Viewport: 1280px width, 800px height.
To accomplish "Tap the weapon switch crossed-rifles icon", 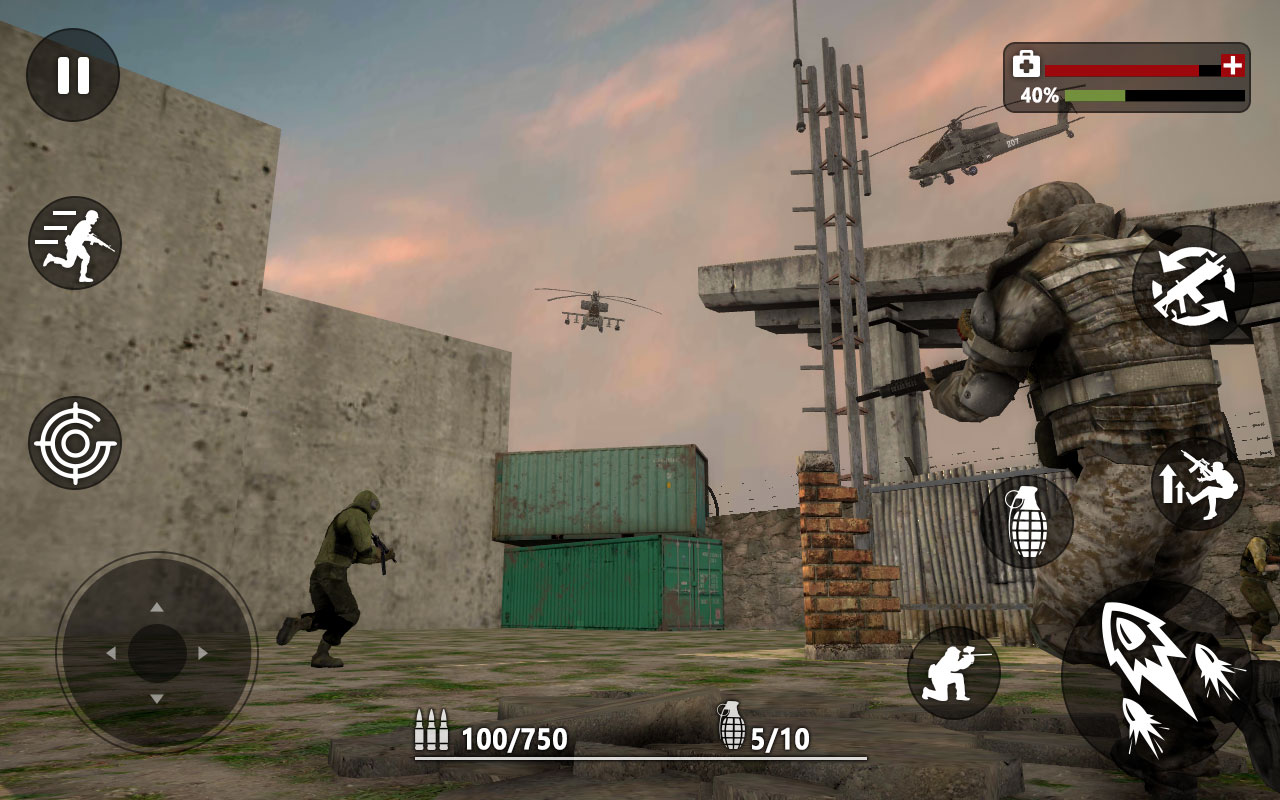I will [x=1192, y=290].
